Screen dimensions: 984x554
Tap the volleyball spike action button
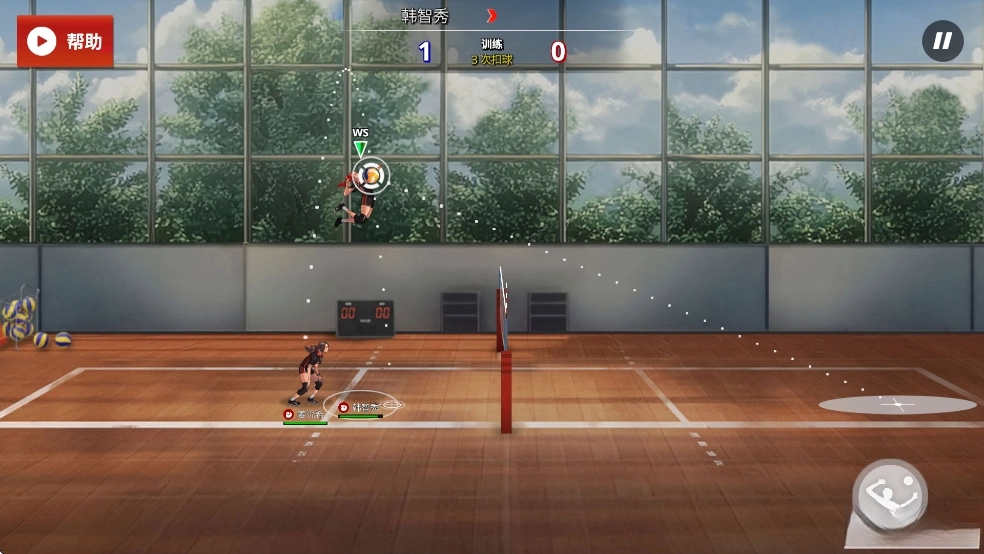(890, 495)
